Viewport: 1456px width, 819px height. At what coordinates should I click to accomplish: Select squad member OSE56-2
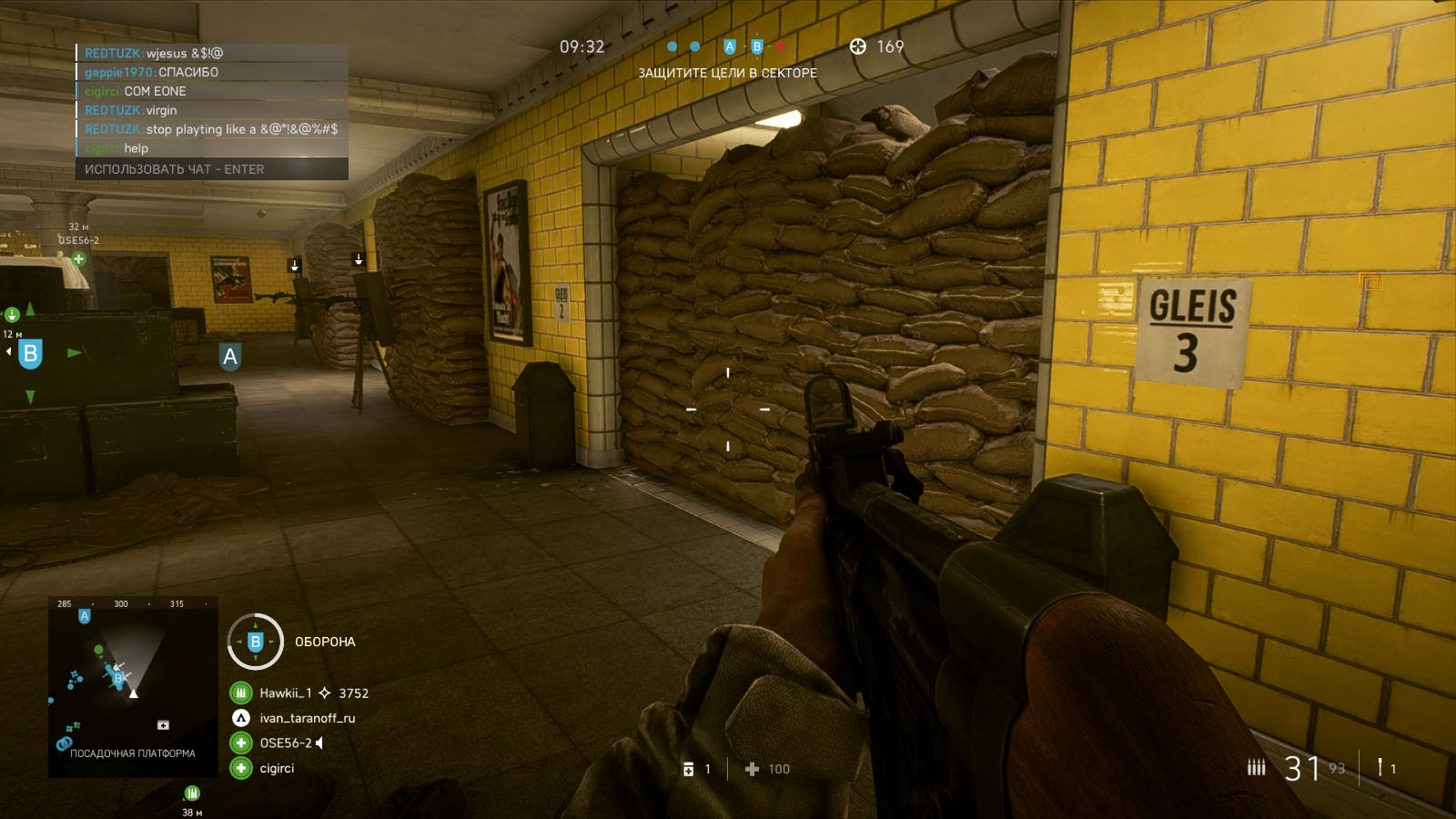[x=285, y=743]
